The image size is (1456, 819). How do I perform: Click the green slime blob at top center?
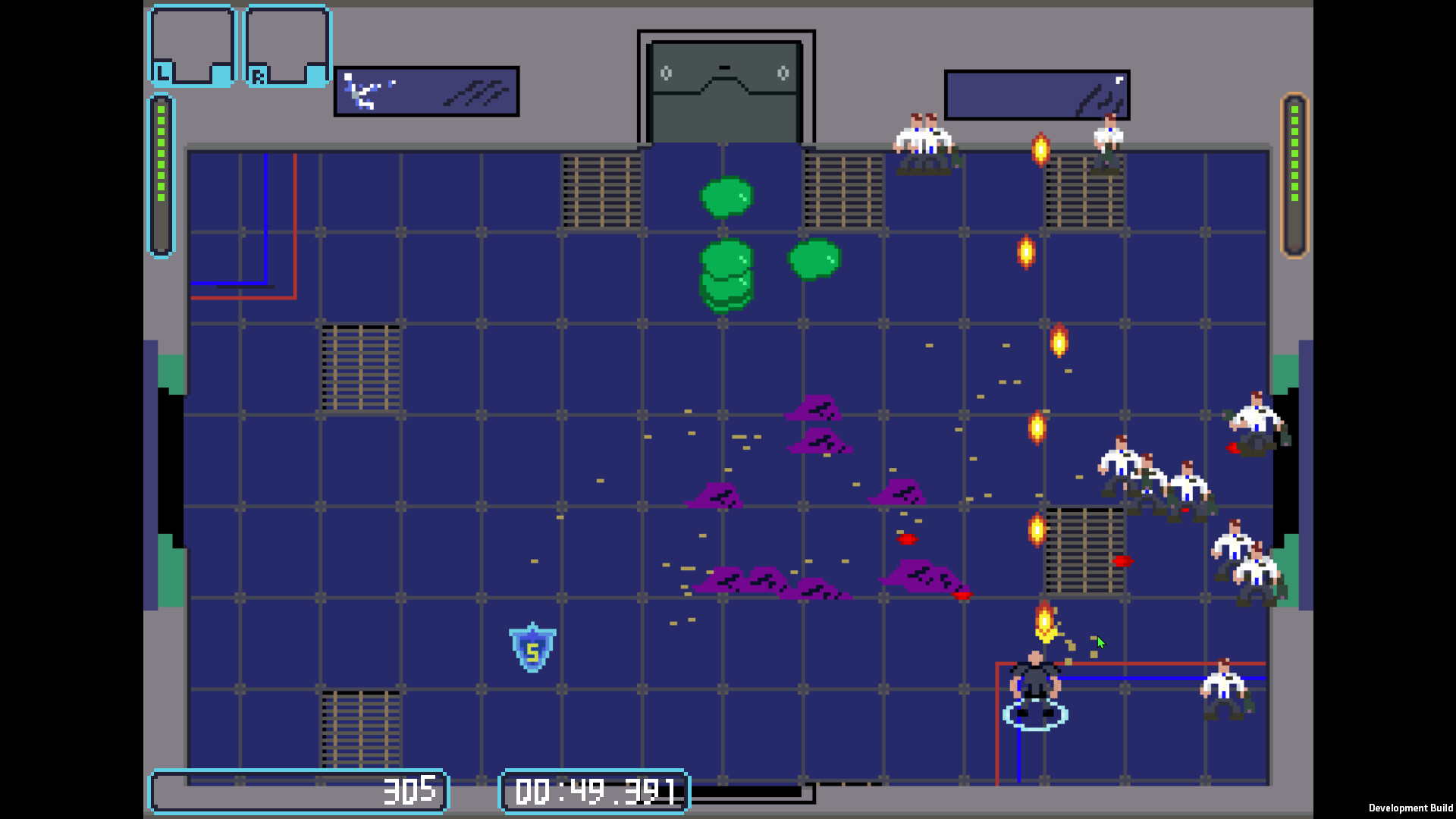[x=726, y=197]
